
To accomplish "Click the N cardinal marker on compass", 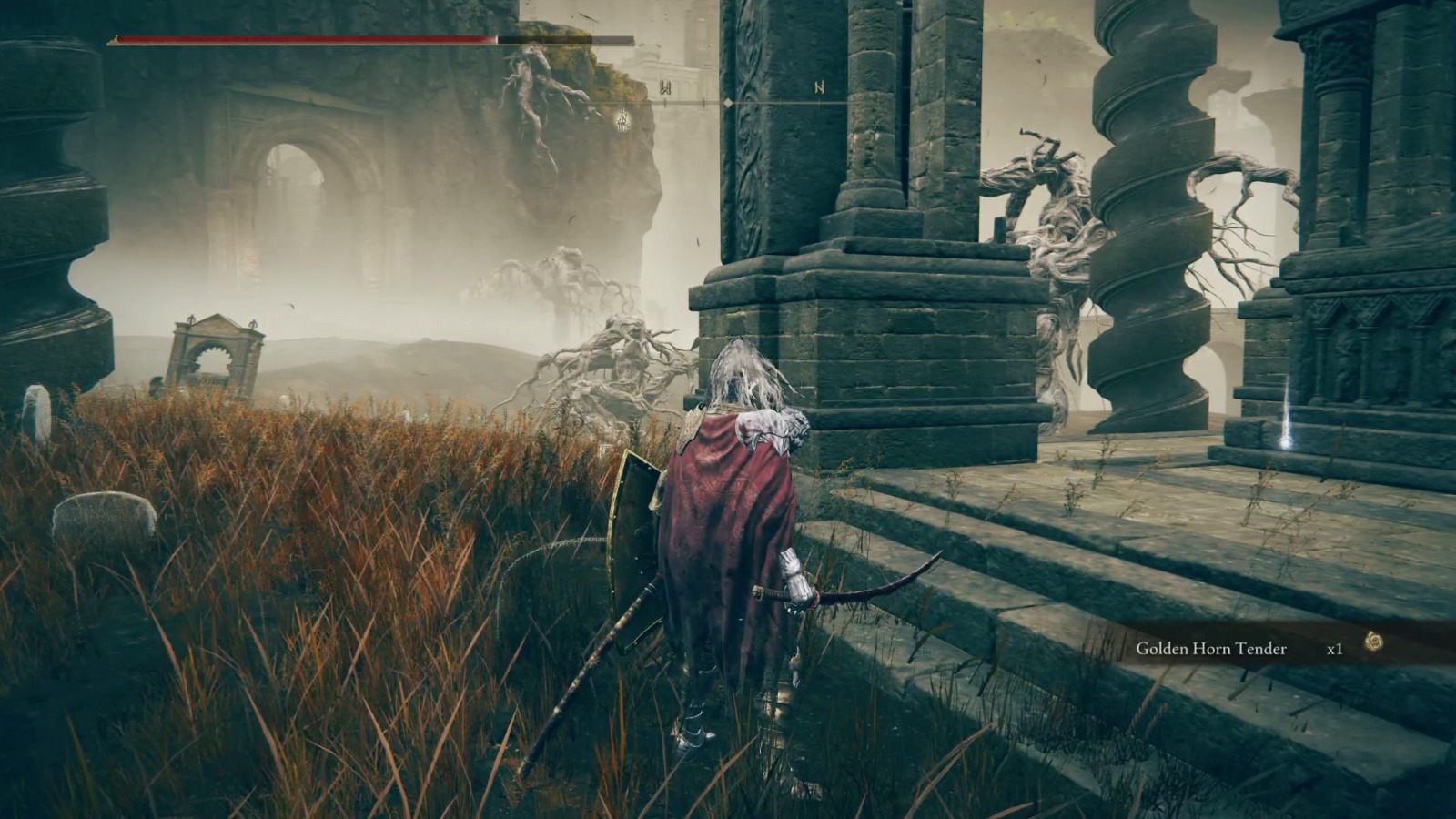I will [x=820, y=88].
